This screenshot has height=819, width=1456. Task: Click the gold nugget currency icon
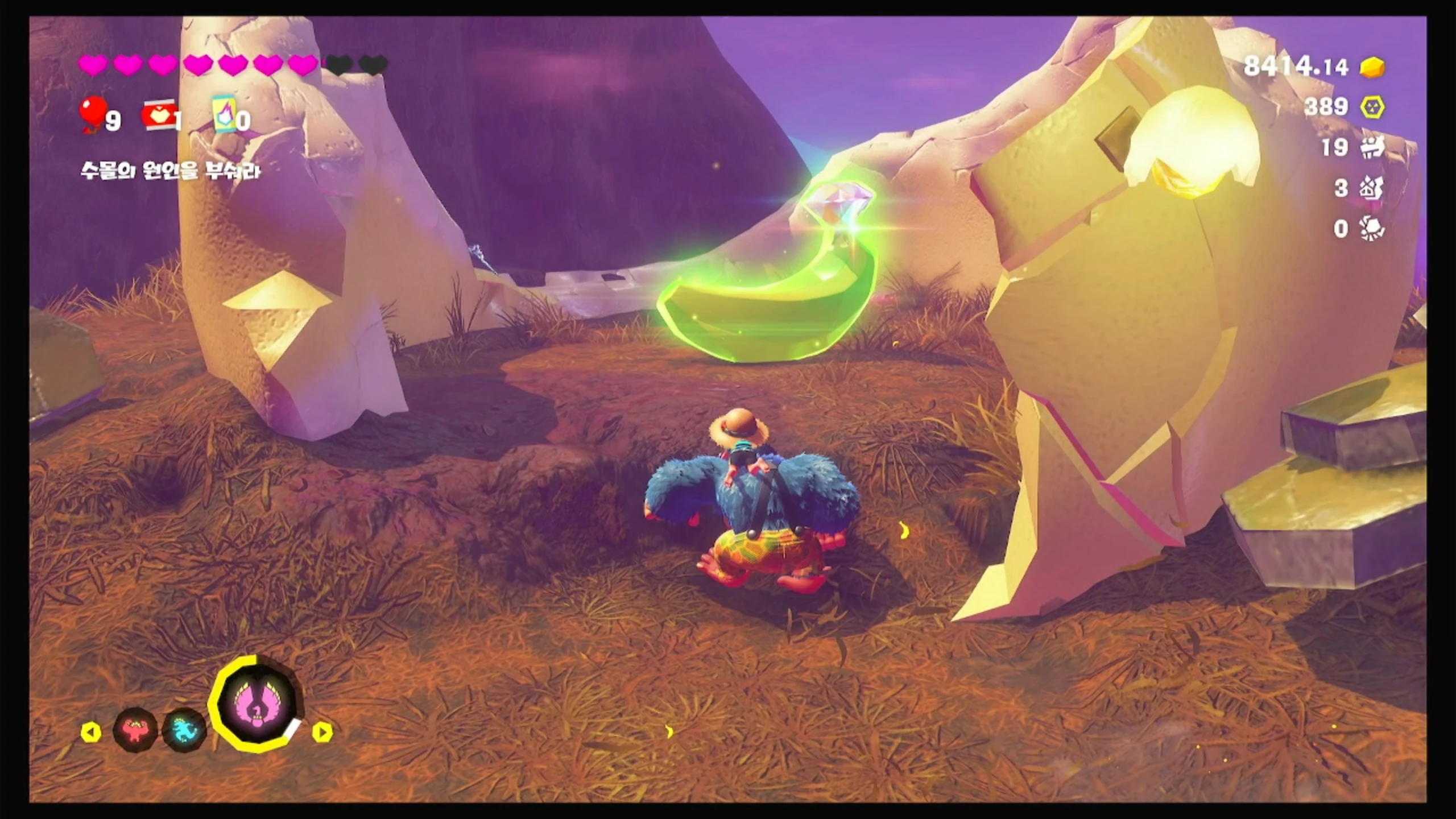[1373, 67]
